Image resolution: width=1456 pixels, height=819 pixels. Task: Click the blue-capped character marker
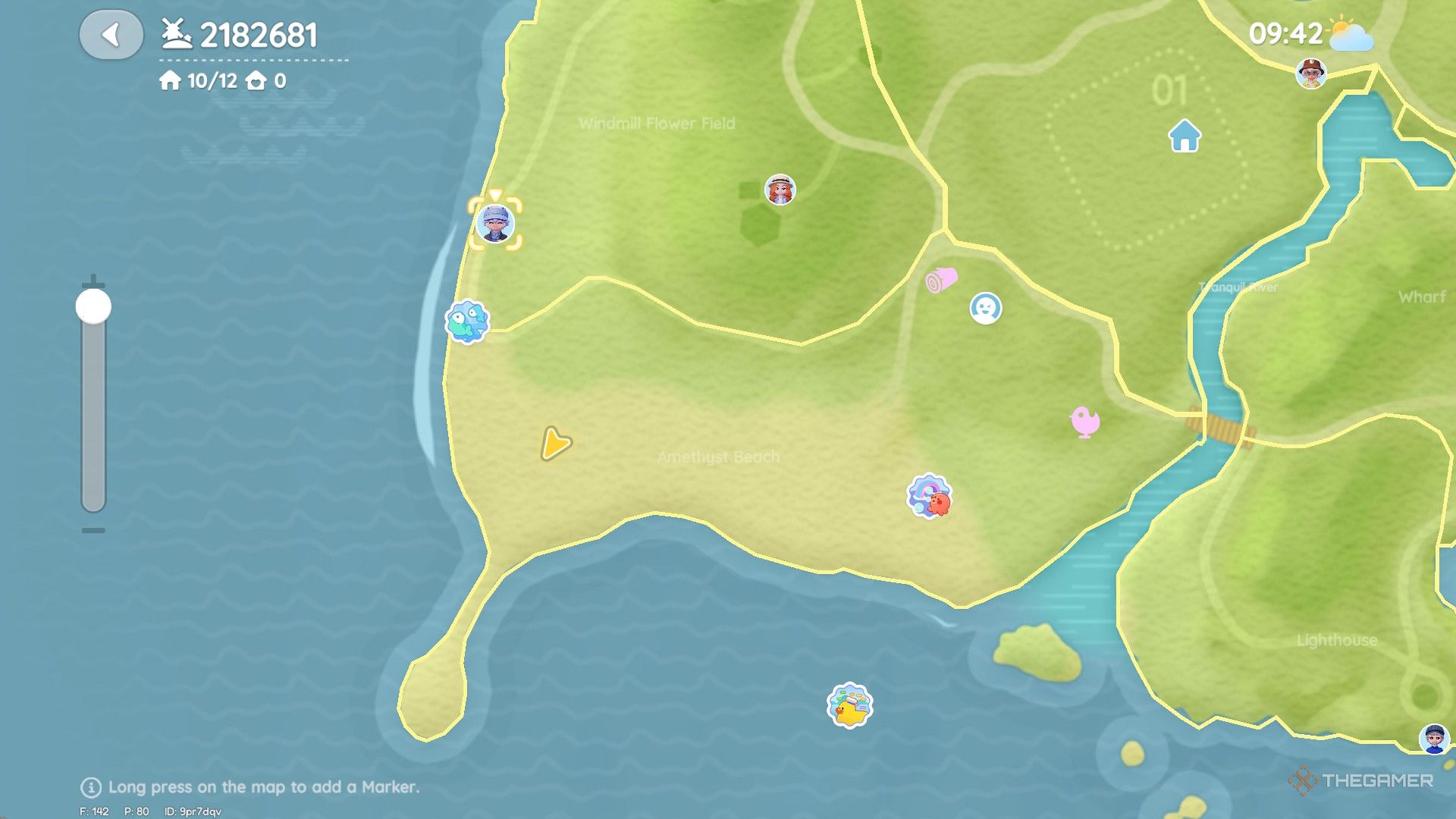(1434, 739)
